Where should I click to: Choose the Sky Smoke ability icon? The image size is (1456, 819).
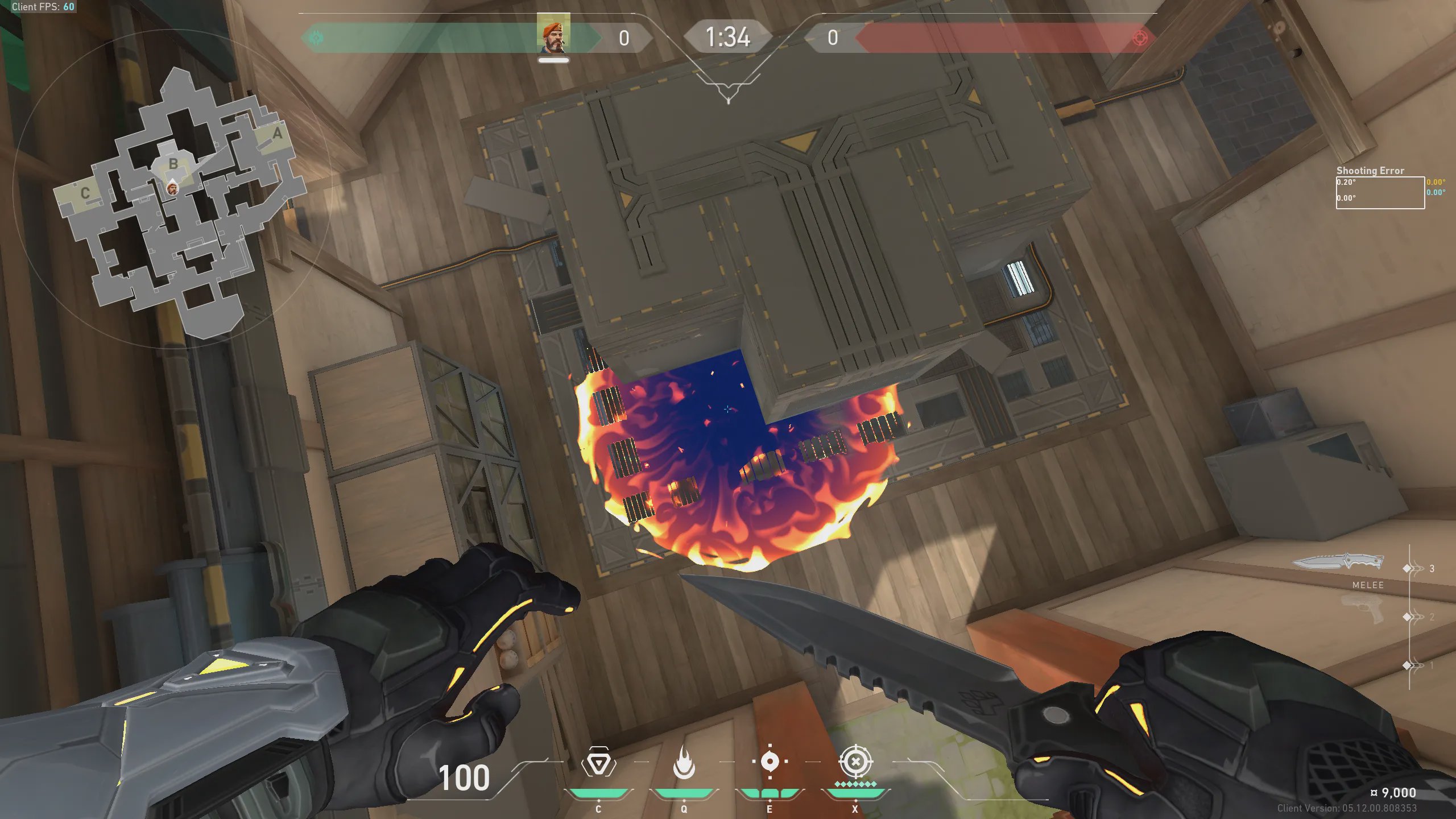(x=770, y=762)
